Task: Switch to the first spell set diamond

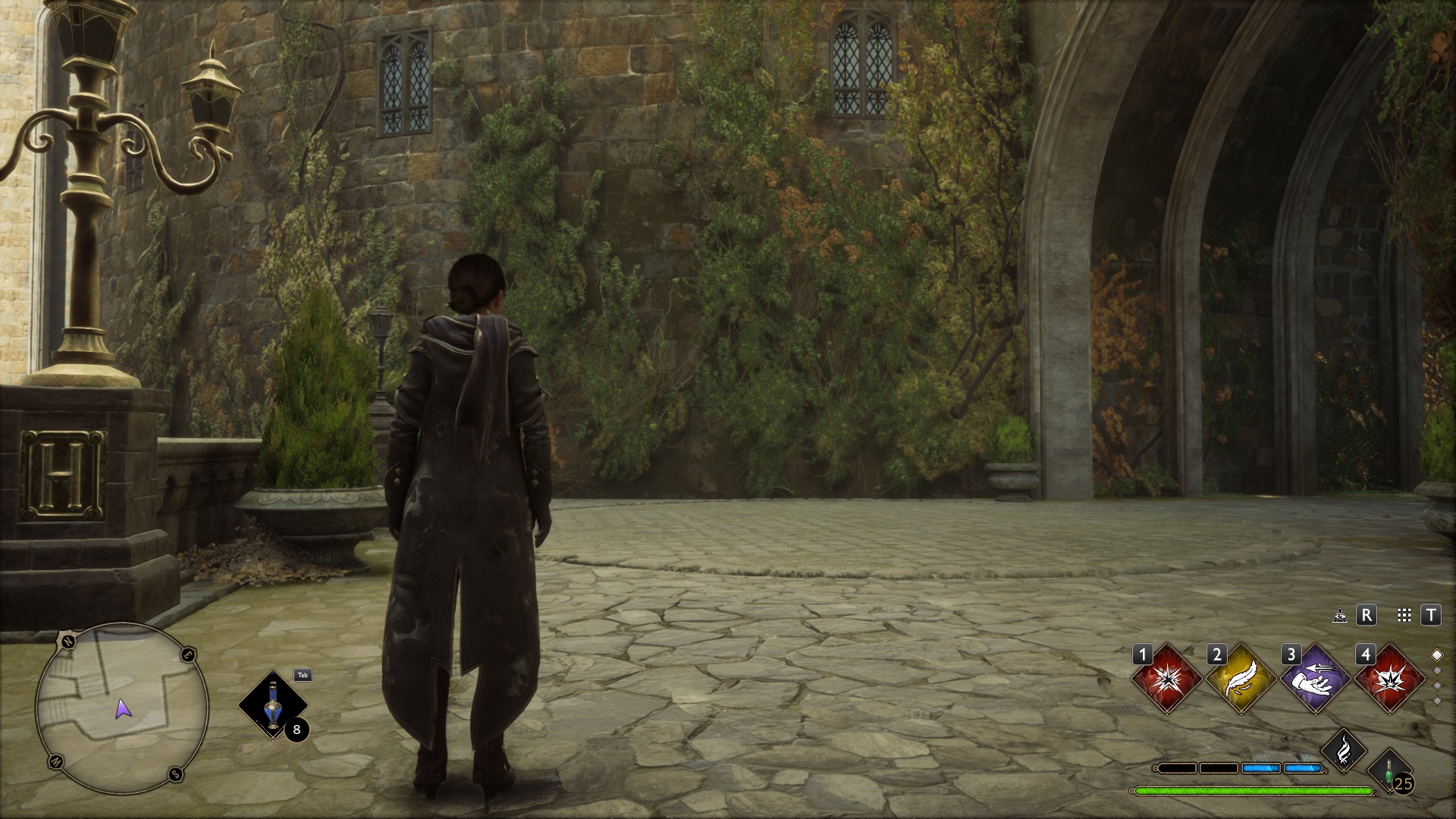Action: click(1436, 654)
